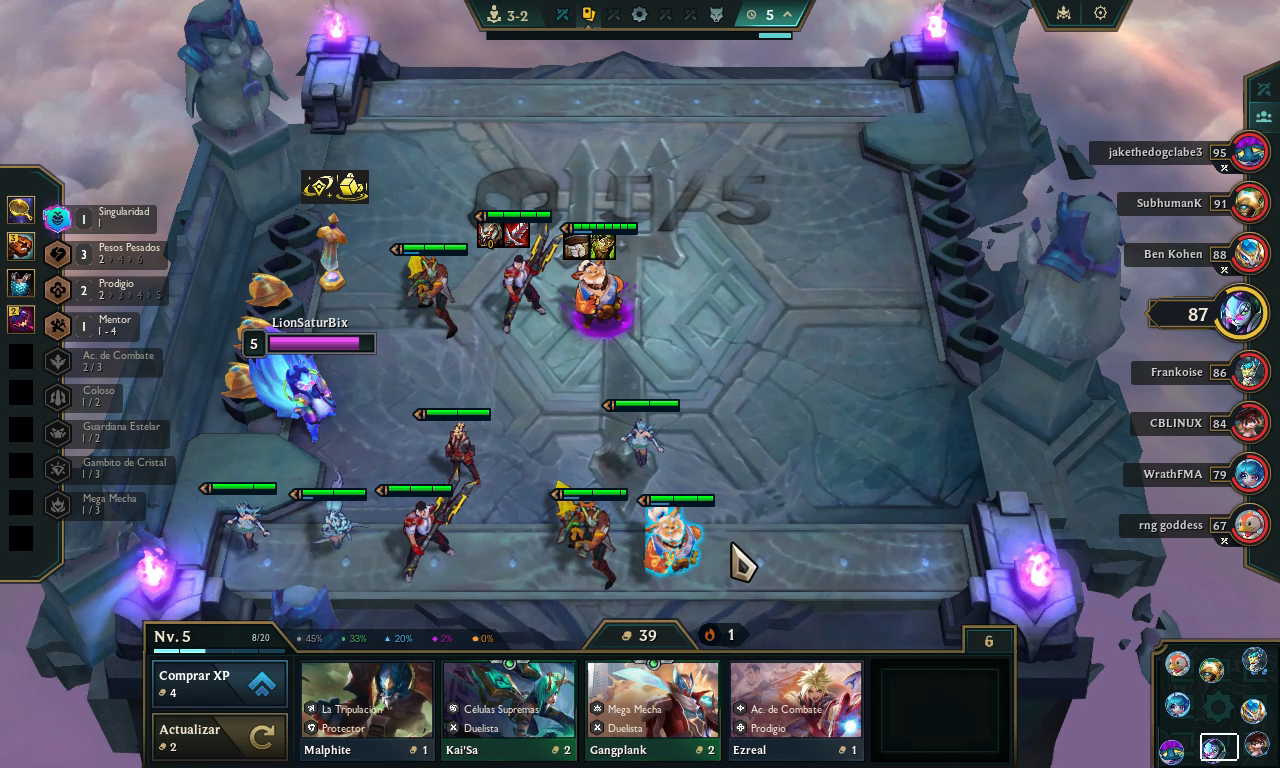
Task: Click the tactician crest icon beside top-right gear
Action: click(x=1063, y=13)
